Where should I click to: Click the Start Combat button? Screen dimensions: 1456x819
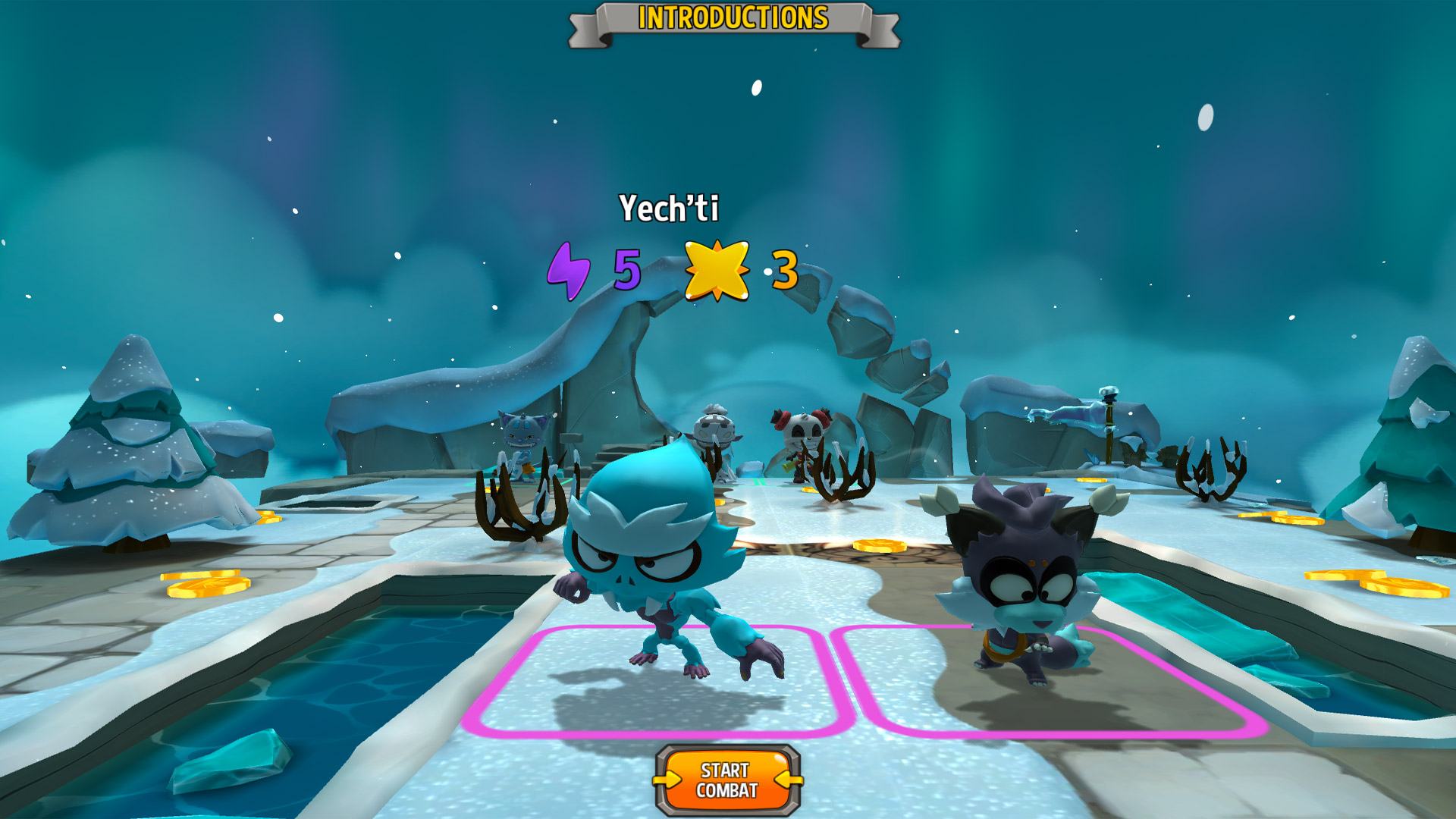(x=727, y=780)
